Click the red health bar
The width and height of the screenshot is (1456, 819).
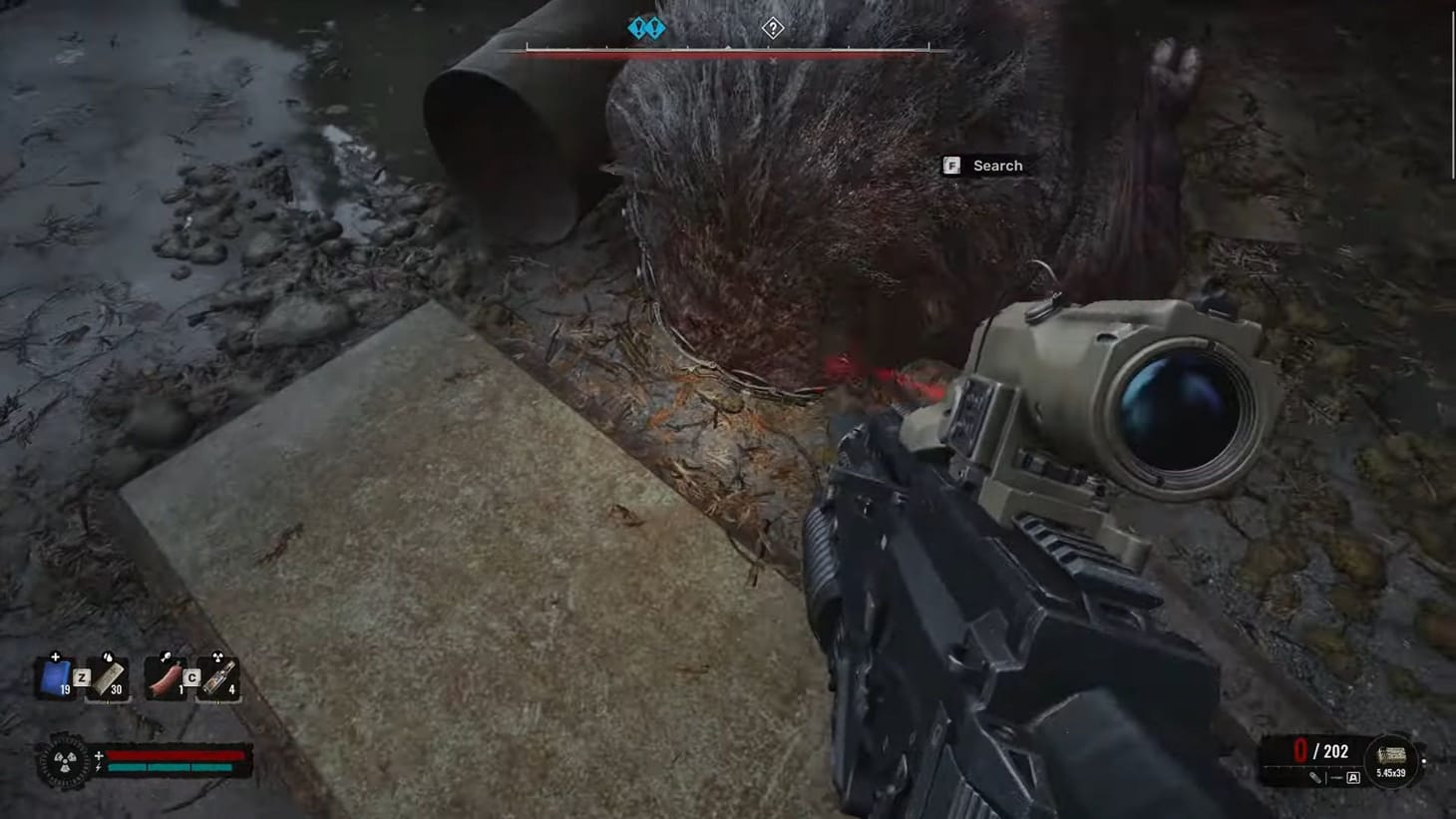(175, 754)
